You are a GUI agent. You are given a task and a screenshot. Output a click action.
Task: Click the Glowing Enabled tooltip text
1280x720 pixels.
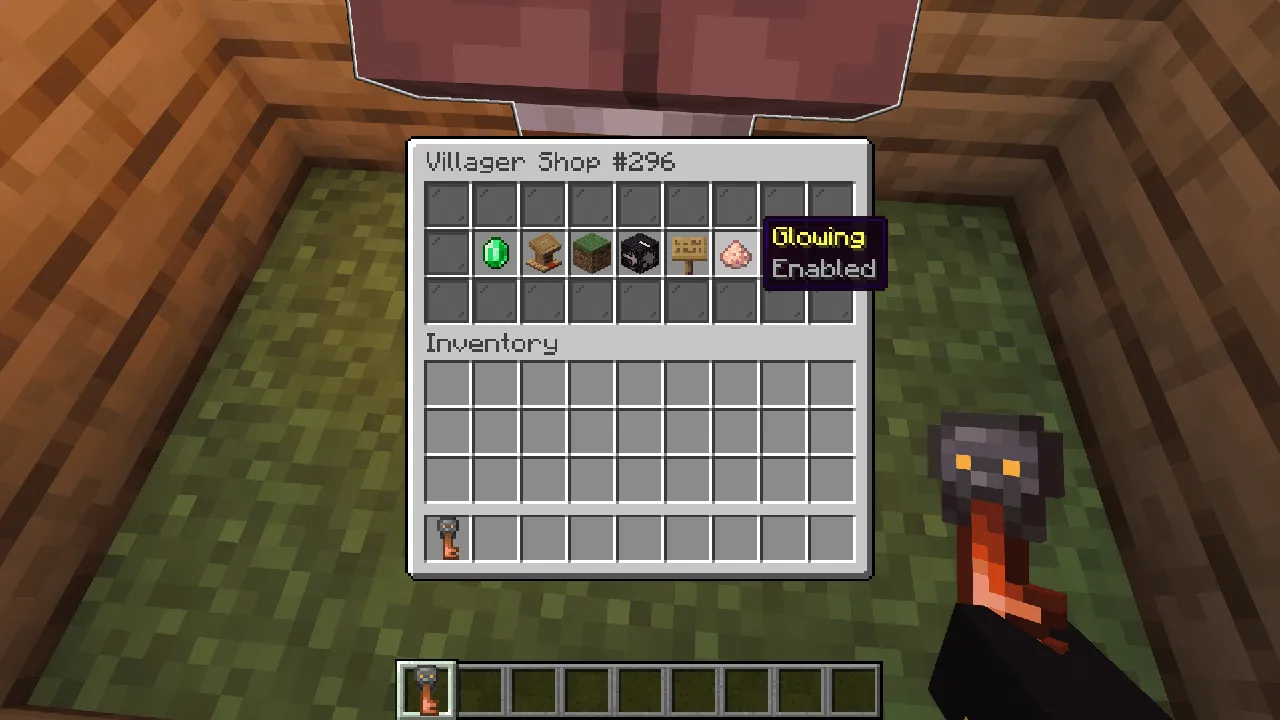click(822, 252)
